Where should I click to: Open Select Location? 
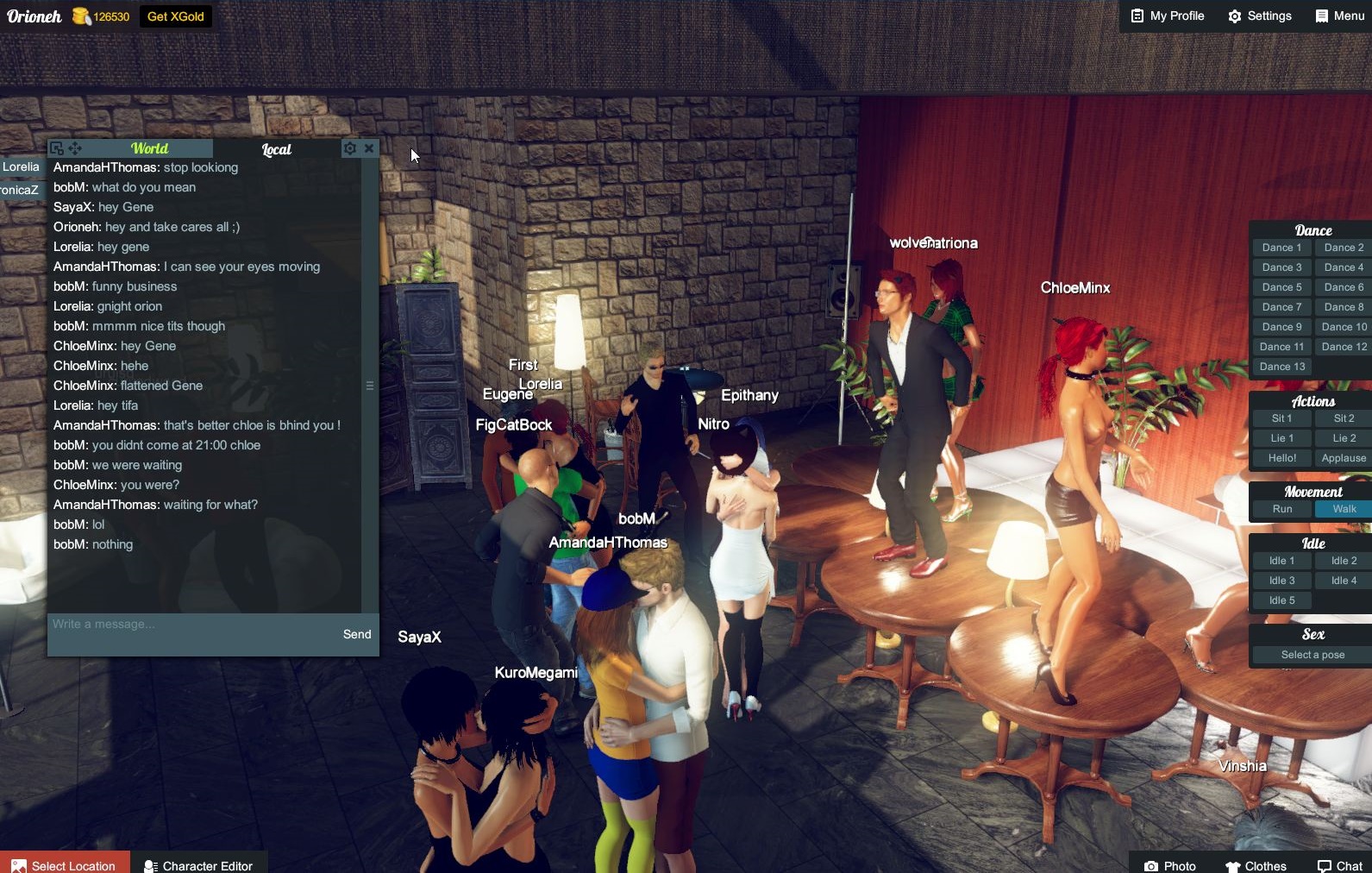[x=65, y=865]
